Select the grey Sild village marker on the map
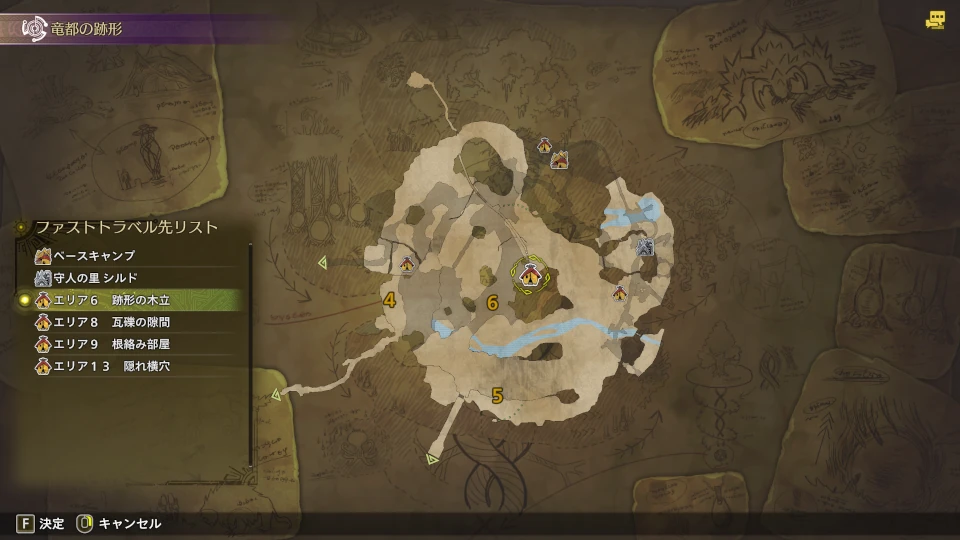 (645, 246)
